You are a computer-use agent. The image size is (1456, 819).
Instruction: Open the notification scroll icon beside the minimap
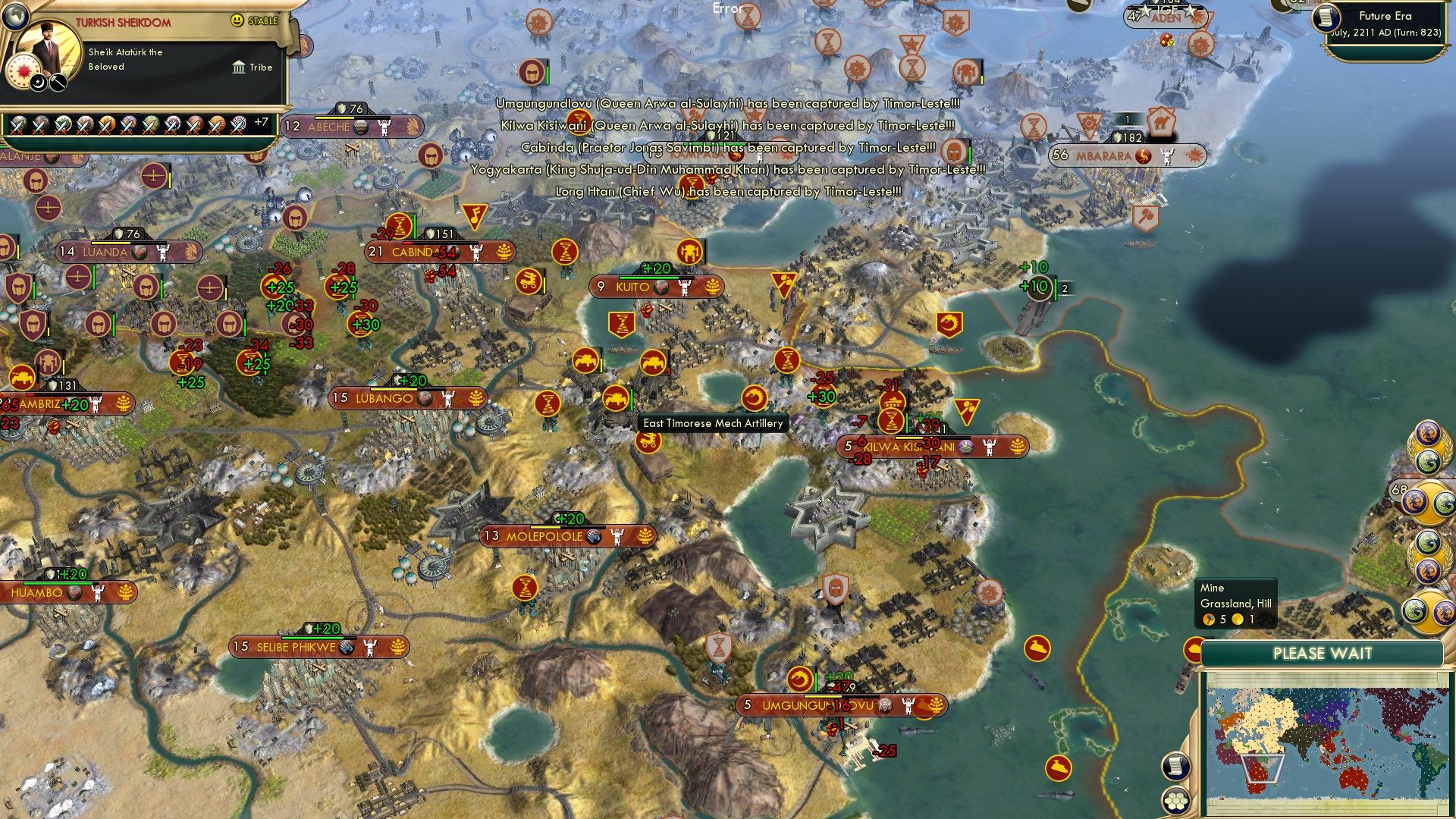pyautogui.click(x=1176, y=767)
